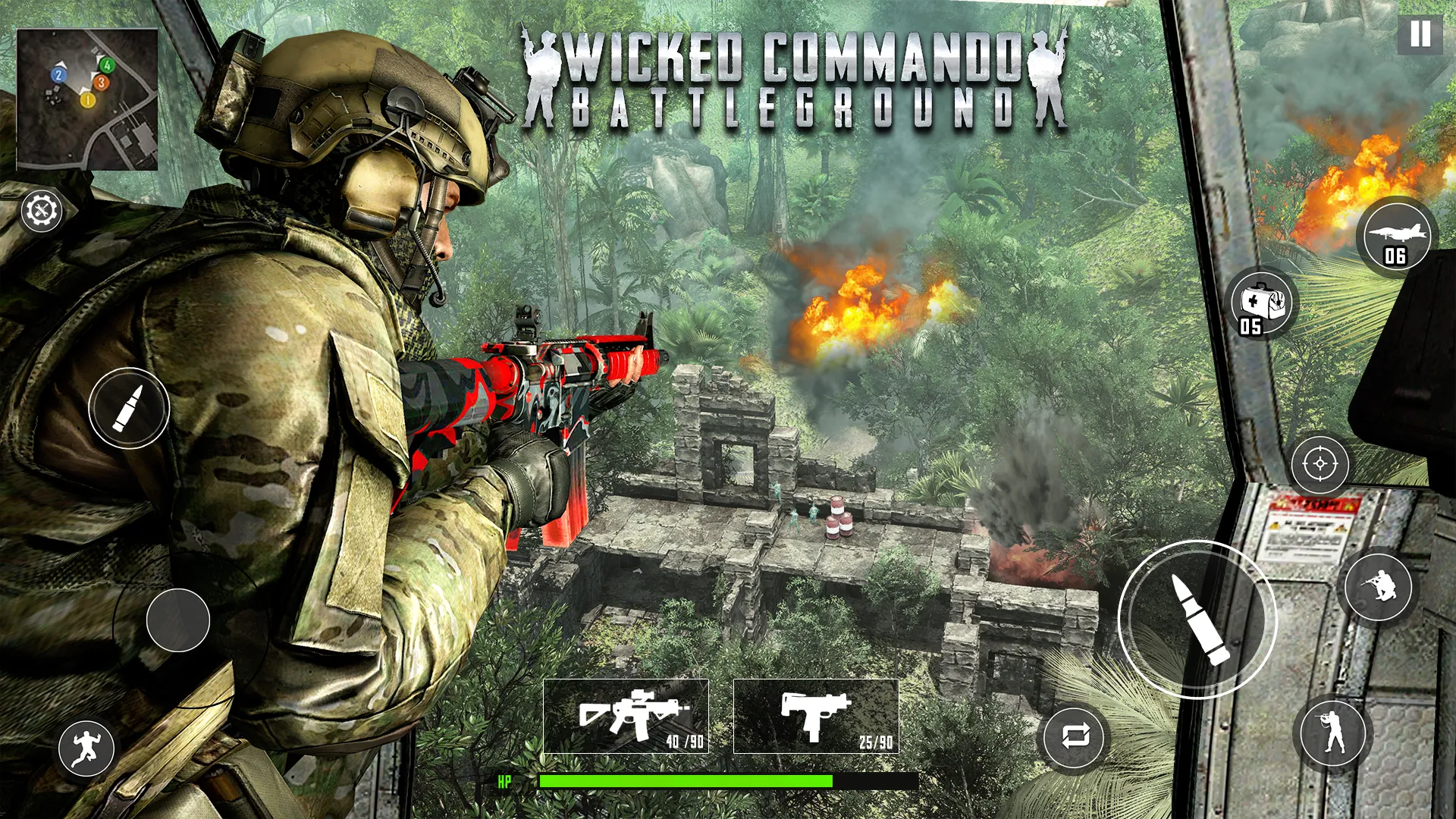Tap the green marker 4 on the minimap
The image size is (1456, 819).
click(x=107, y=64)
